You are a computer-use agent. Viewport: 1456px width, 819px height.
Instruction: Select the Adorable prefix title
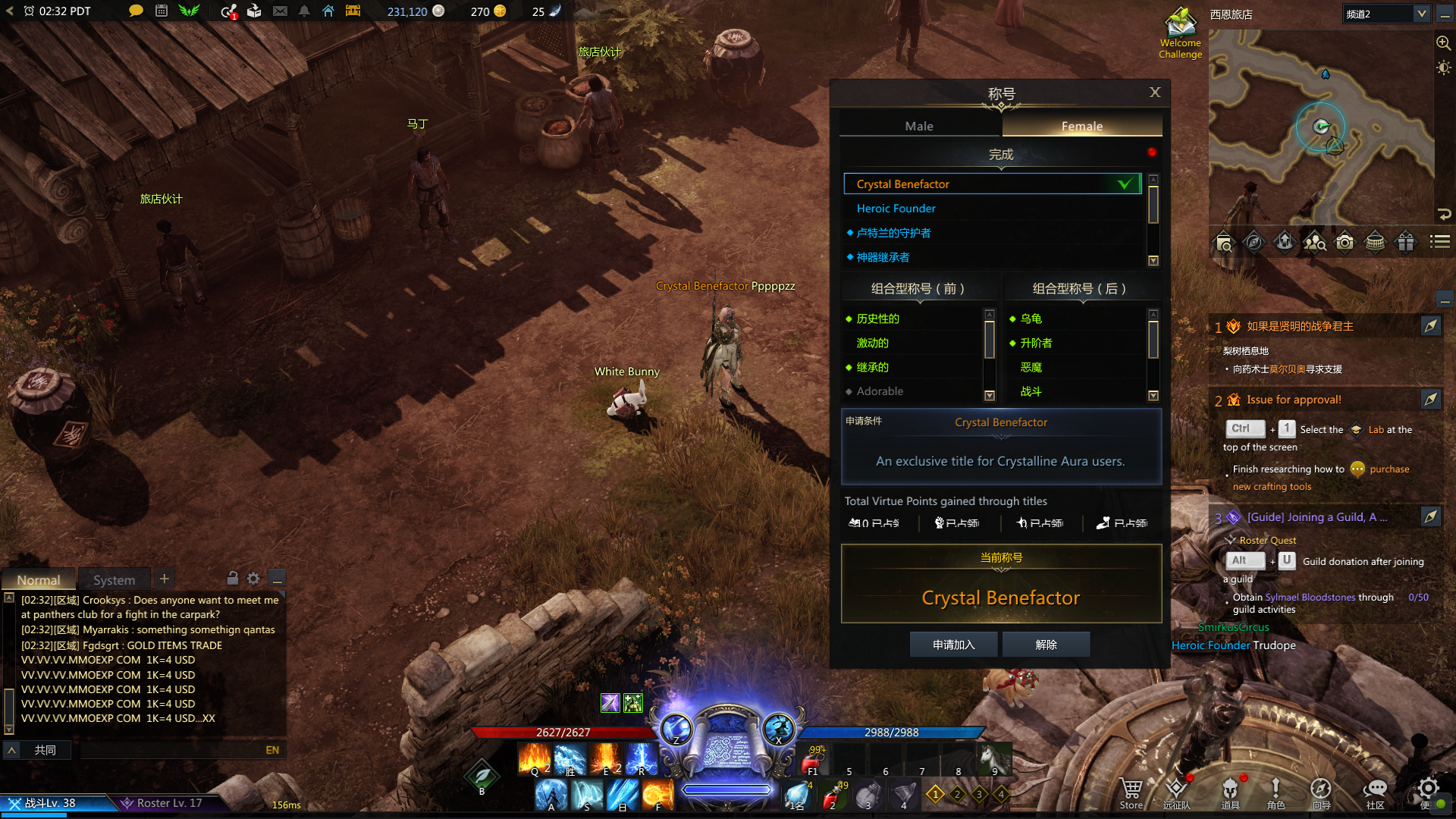tap(880, 391)
